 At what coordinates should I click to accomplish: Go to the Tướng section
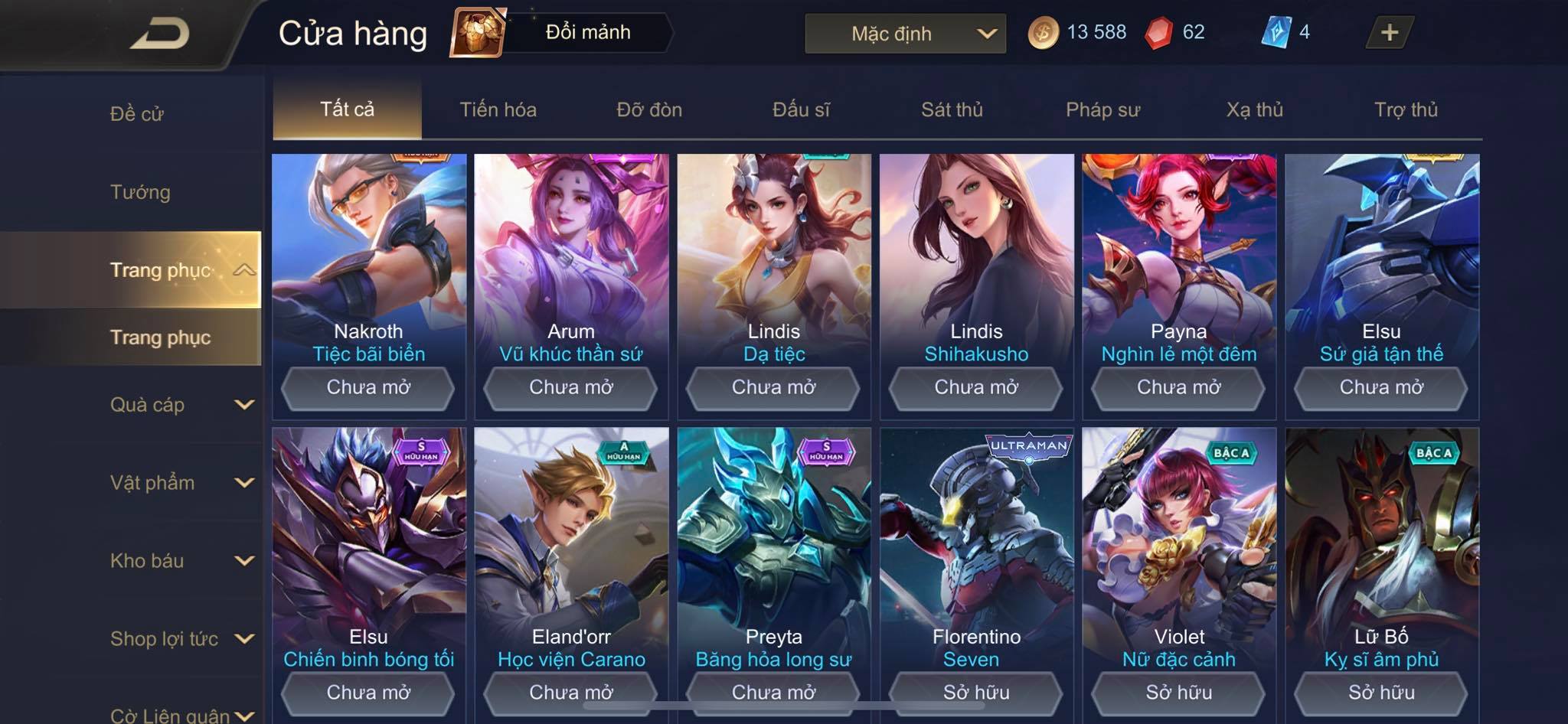point(140,192)
